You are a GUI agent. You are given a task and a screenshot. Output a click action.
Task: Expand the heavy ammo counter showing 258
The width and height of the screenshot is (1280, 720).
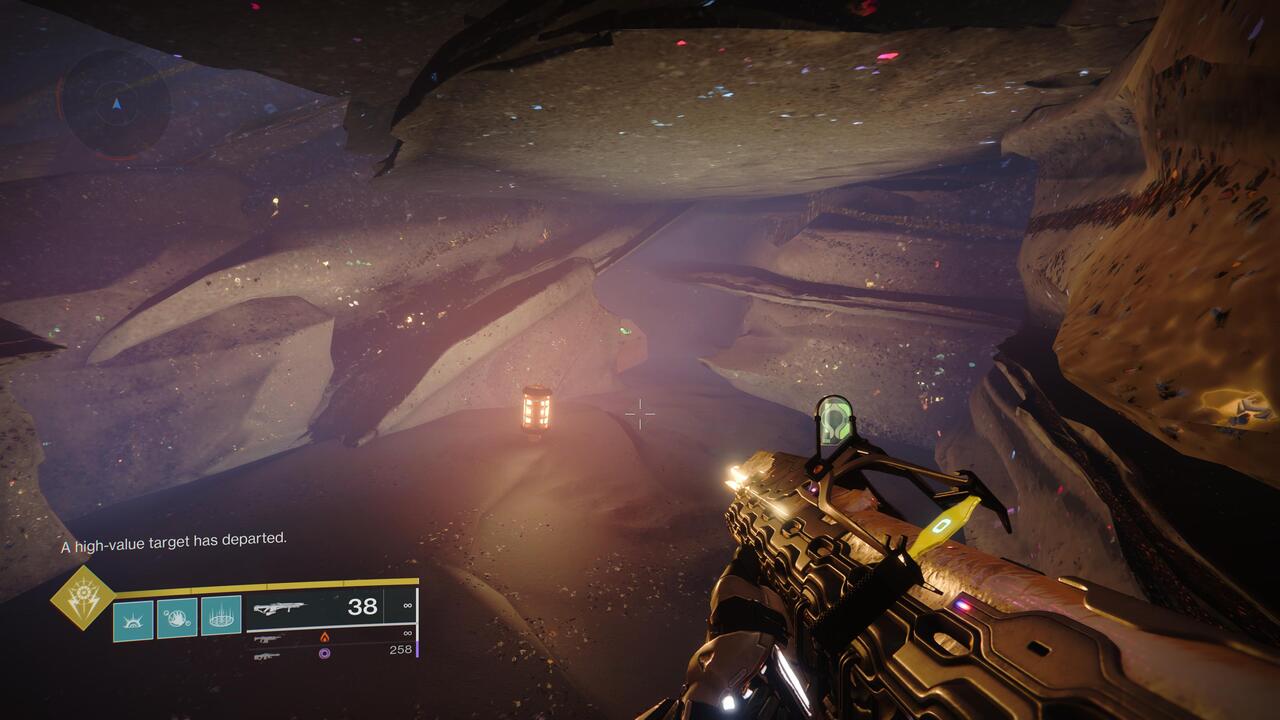401,649
